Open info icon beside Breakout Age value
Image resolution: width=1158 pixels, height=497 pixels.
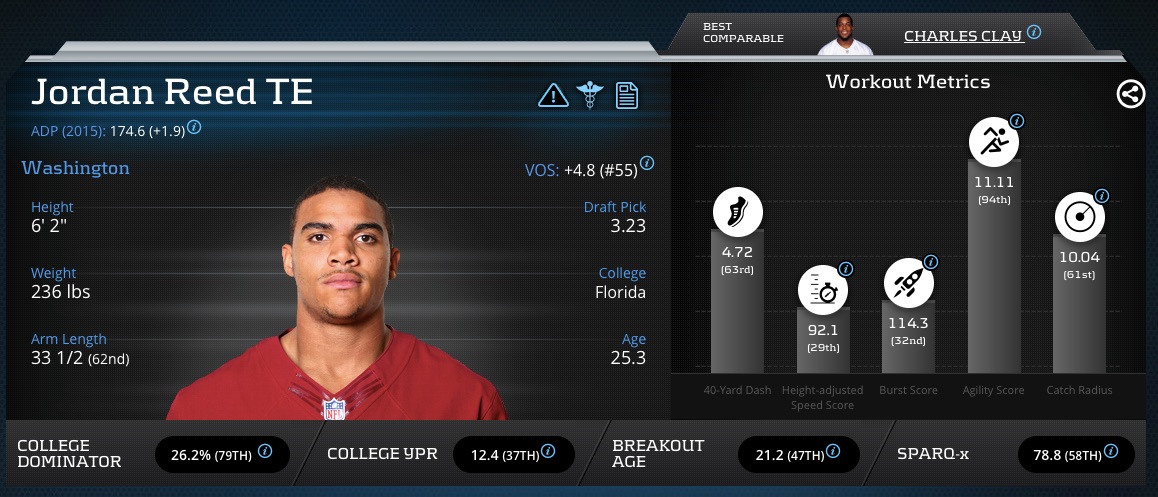[834, 452]
